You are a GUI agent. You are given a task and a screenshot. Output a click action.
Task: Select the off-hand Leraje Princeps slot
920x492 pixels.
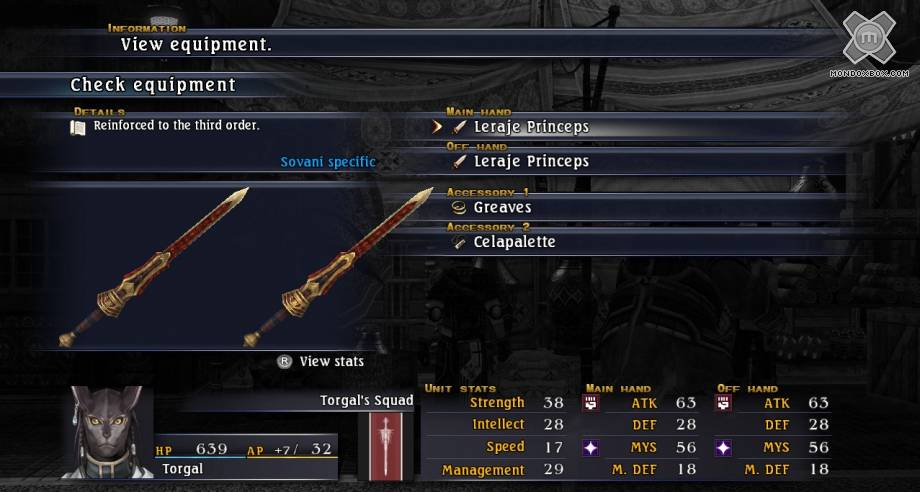(530, 161)
